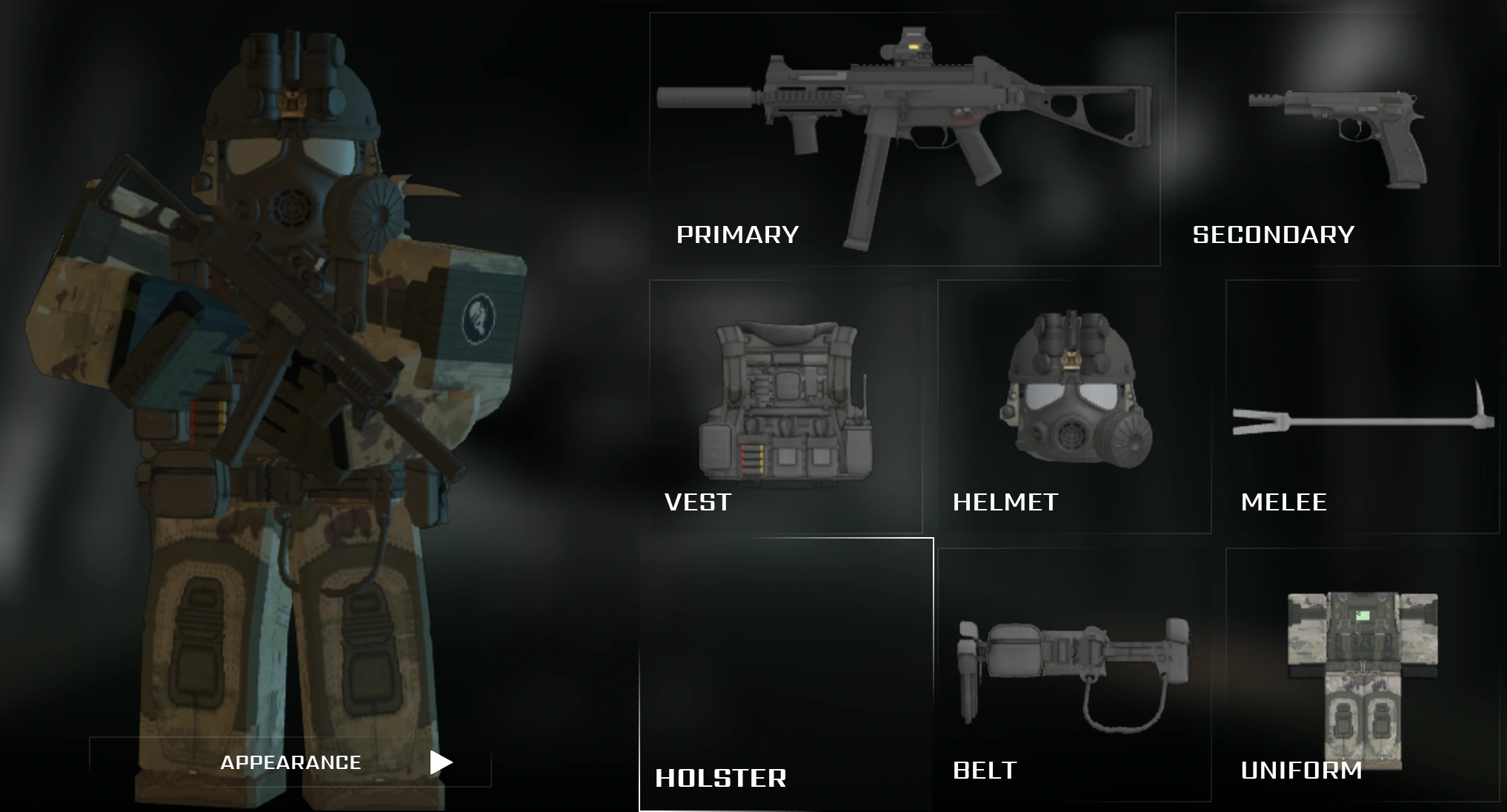Open the VEST category label

pos(696,502)
